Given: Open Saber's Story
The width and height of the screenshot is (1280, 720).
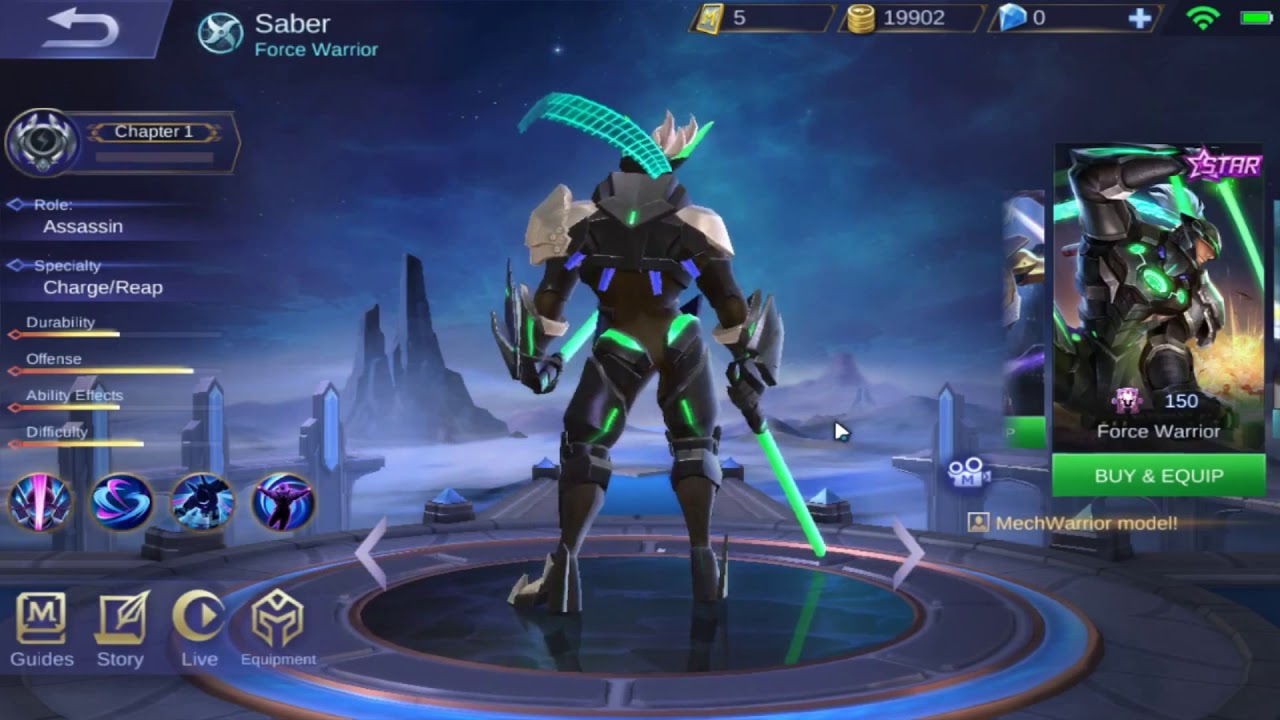Looking at the screenshot, I should pyautogui.click(x=120, y=629).
